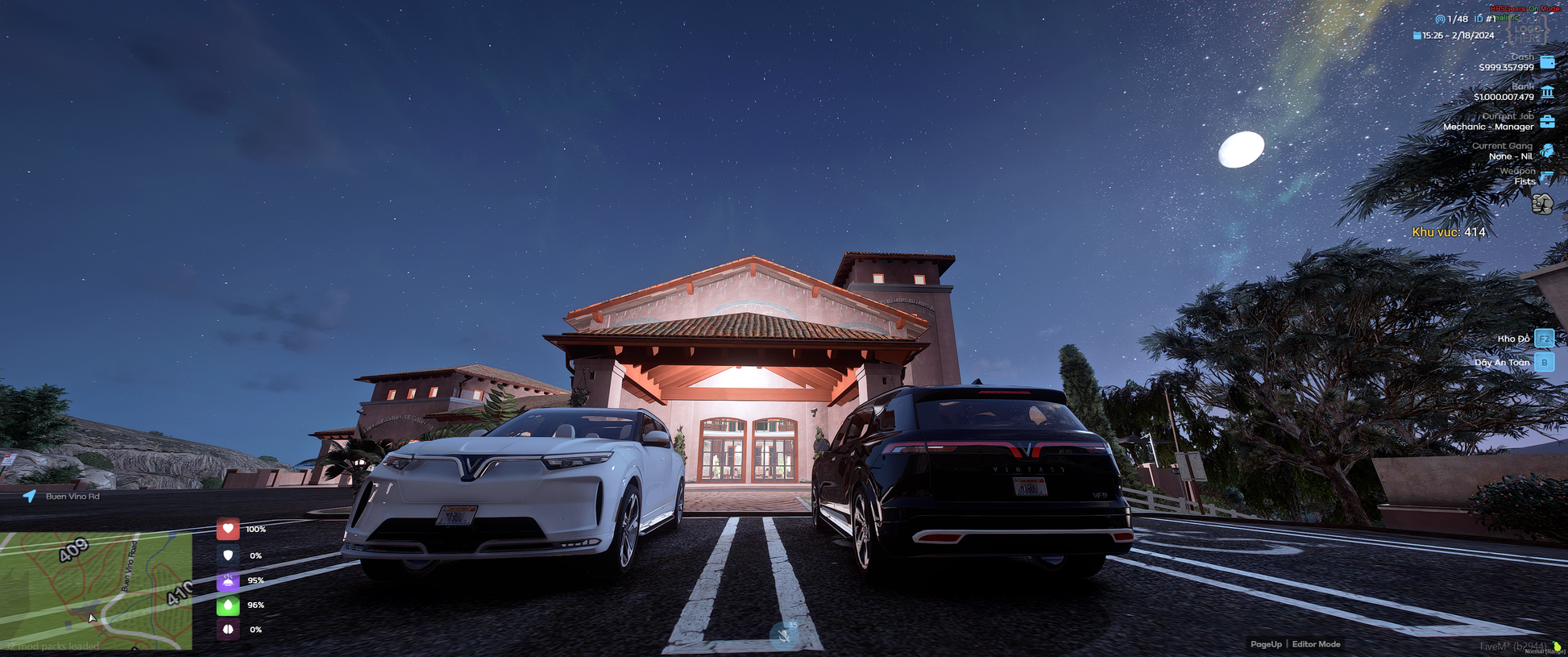This screenshot has width=1568, height=657.
Task: Select the green water drop thirst icon
Action: [228, 605]
